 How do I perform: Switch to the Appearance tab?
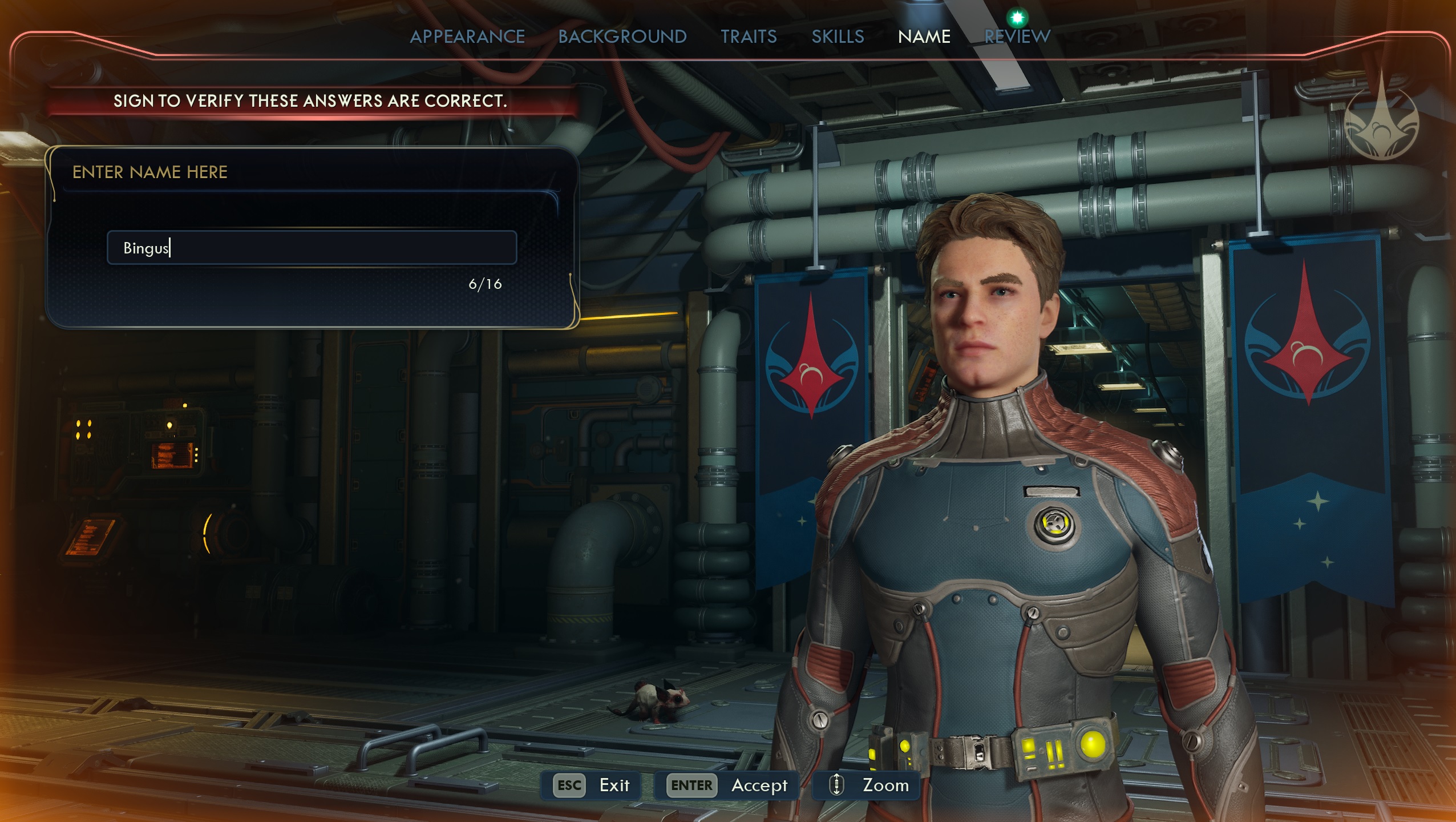tap(467, 37)
